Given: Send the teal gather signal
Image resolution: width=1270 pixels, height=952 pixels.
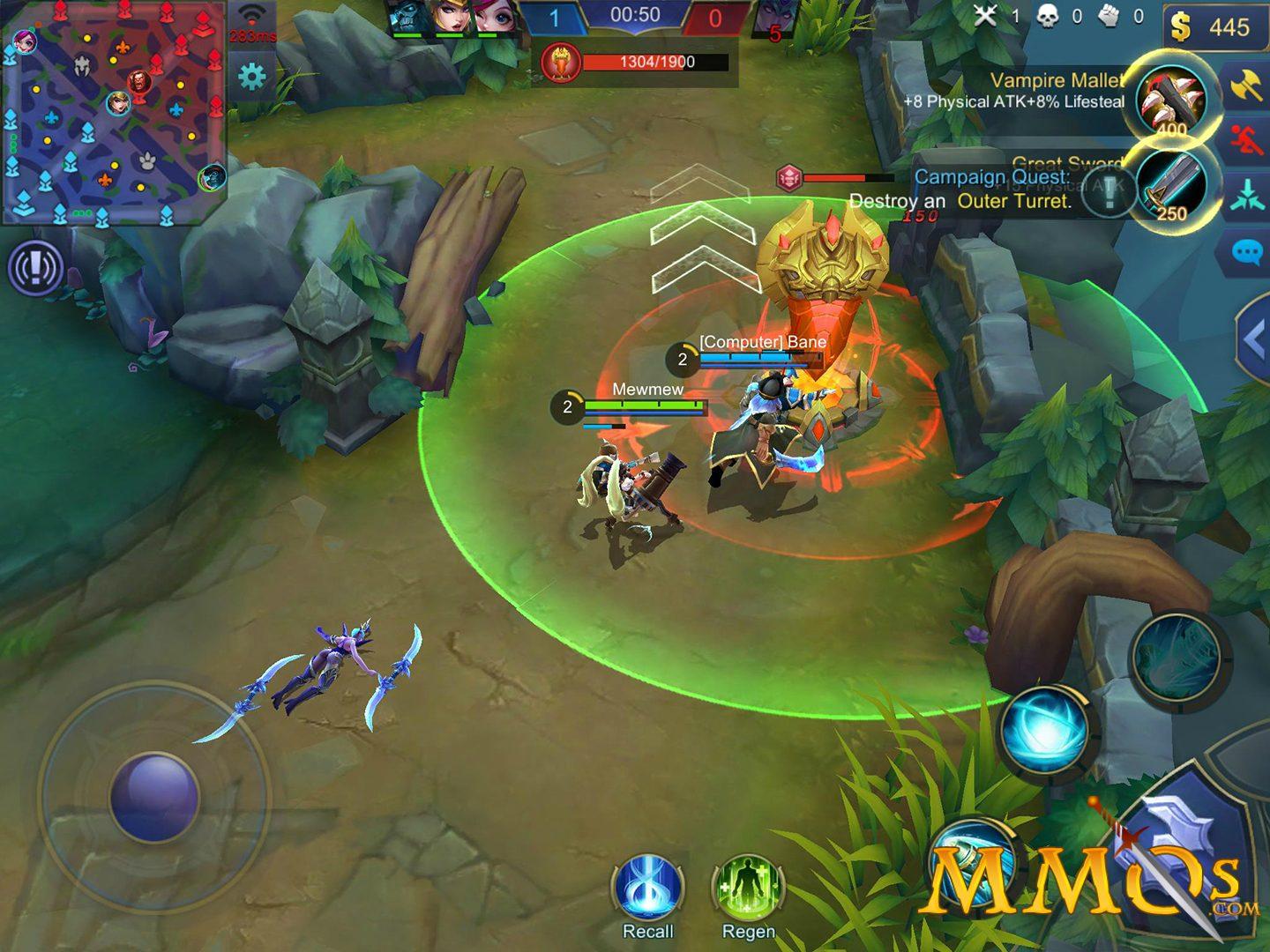Looking at the screenshot, I should point(1246,196).
